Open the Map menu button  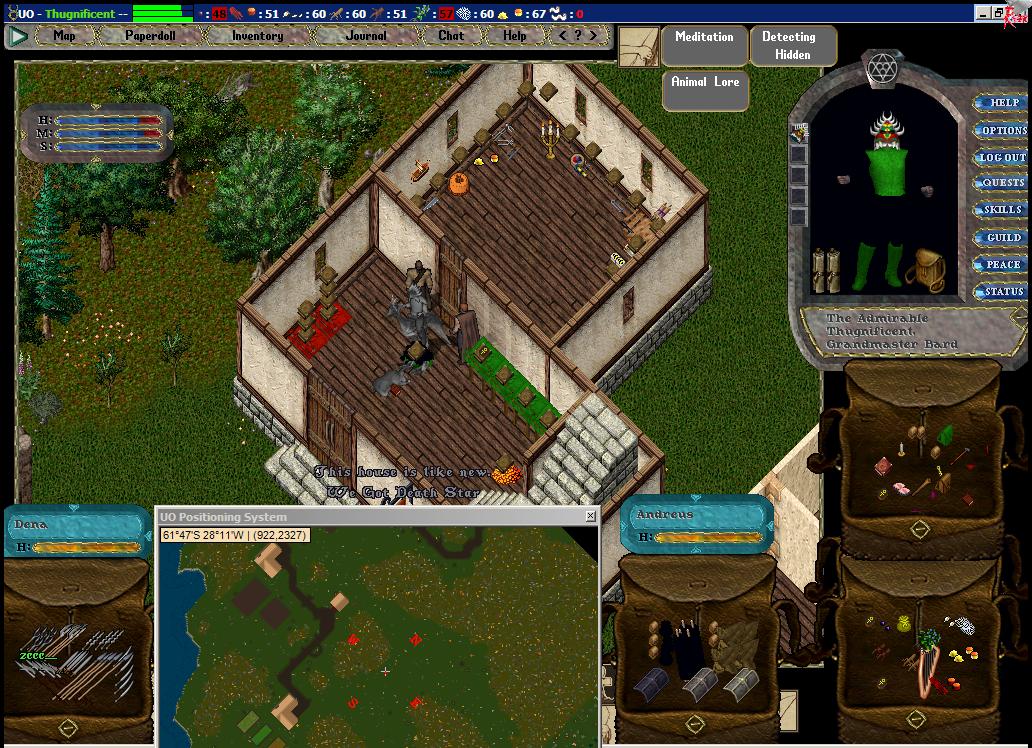tap(64, 36)
